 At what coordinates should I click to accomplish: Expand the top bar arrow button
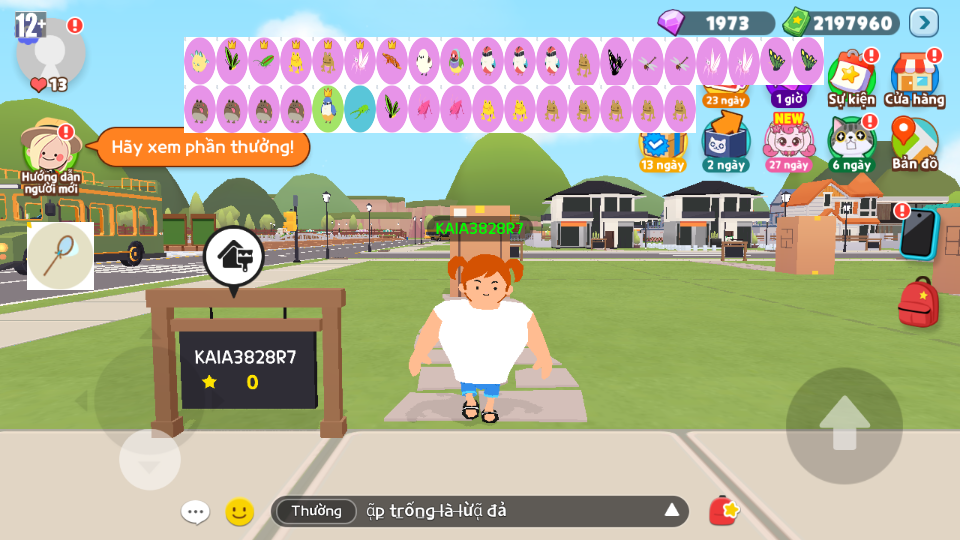(924, 22)
